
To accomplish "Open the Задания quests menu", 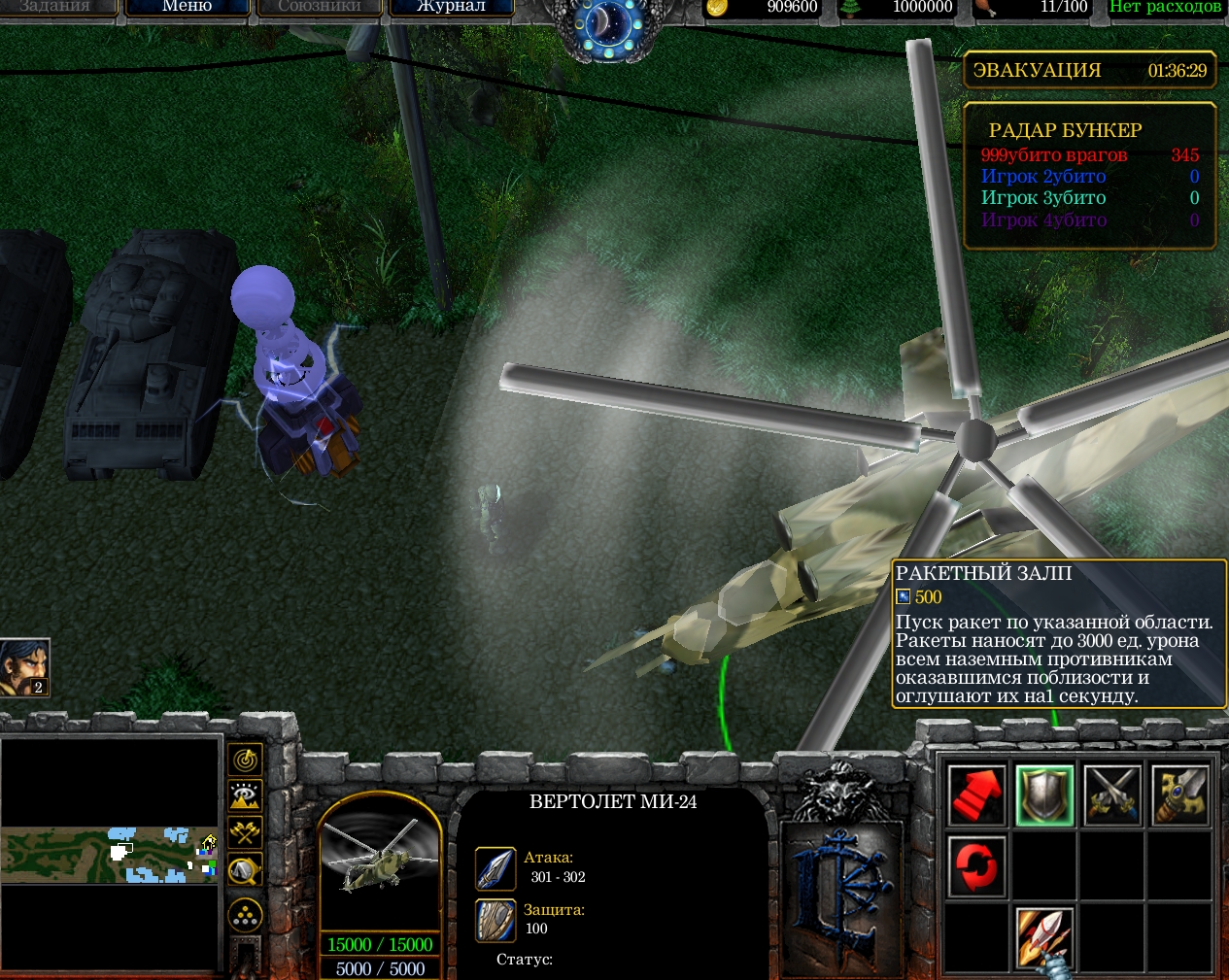I will point(55,7).
